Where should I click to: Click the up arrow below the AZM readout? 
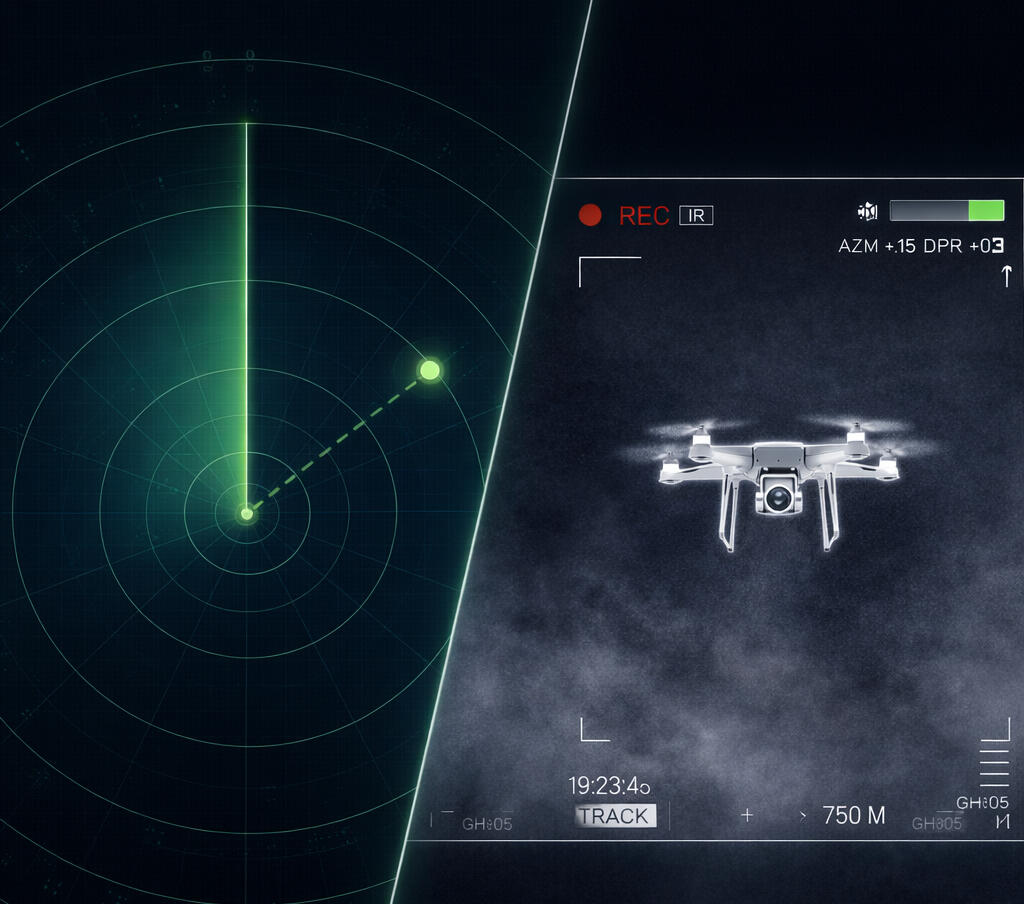(x=1006, y=276)
